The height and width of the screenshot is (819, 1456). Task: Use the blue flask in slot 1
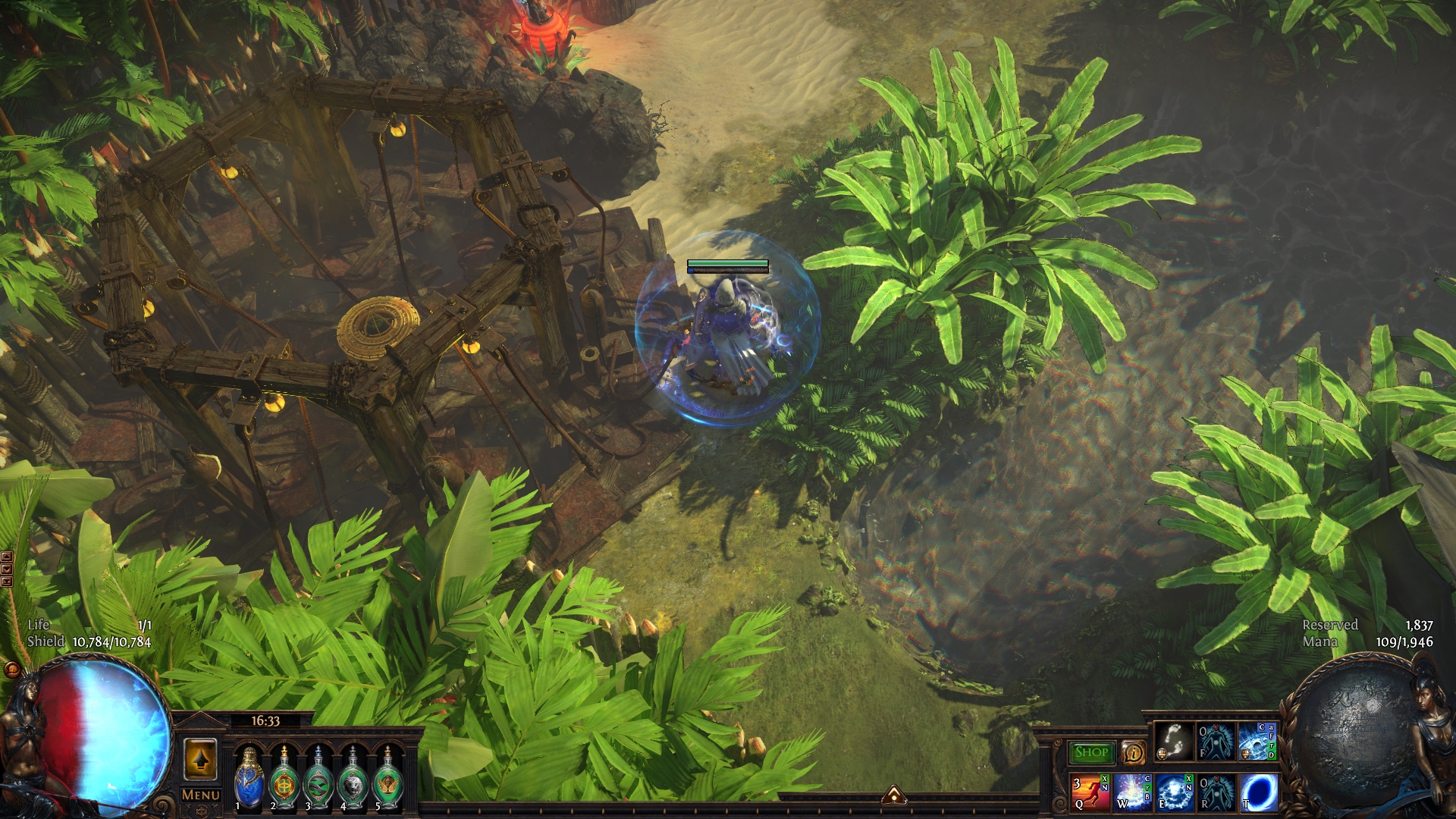249,779
